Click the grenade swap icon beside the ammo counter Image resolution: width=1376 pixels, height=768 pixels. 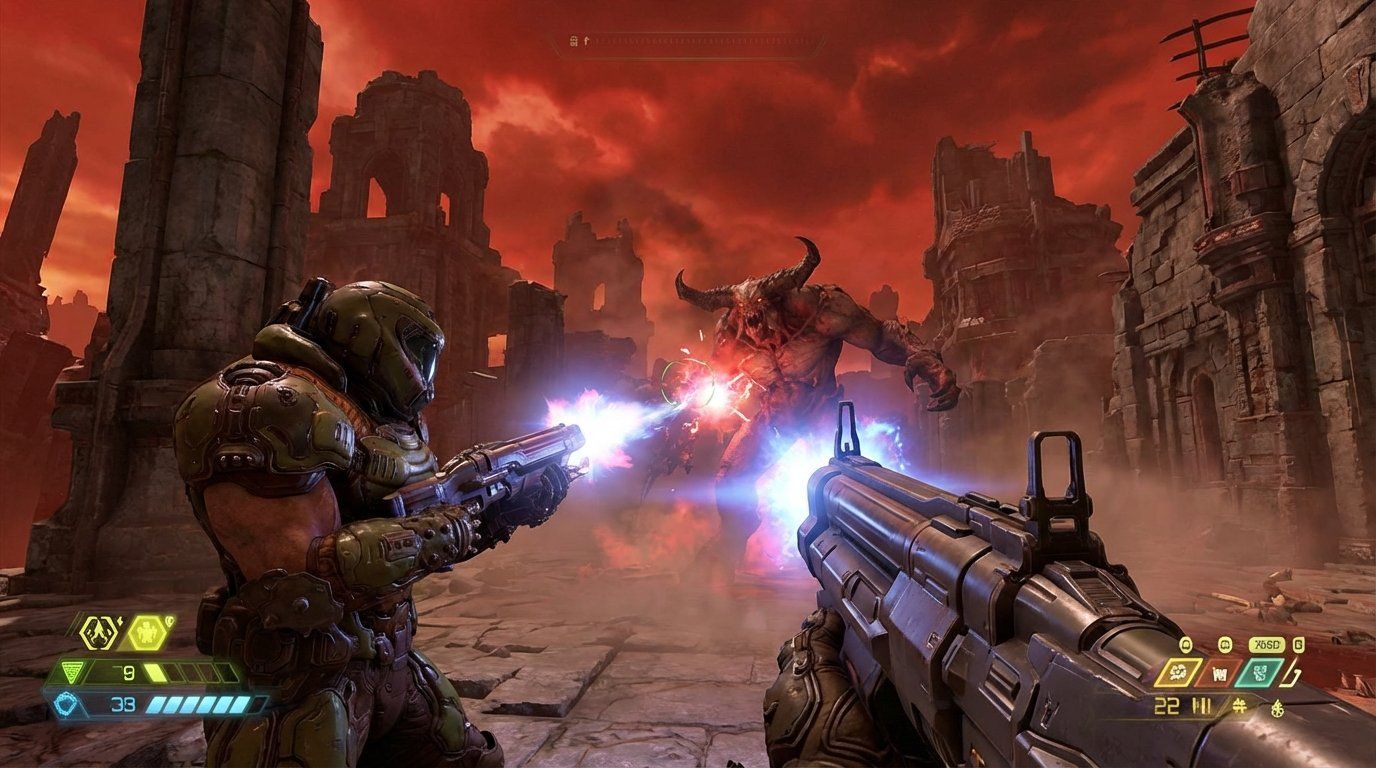(1238, 706)
